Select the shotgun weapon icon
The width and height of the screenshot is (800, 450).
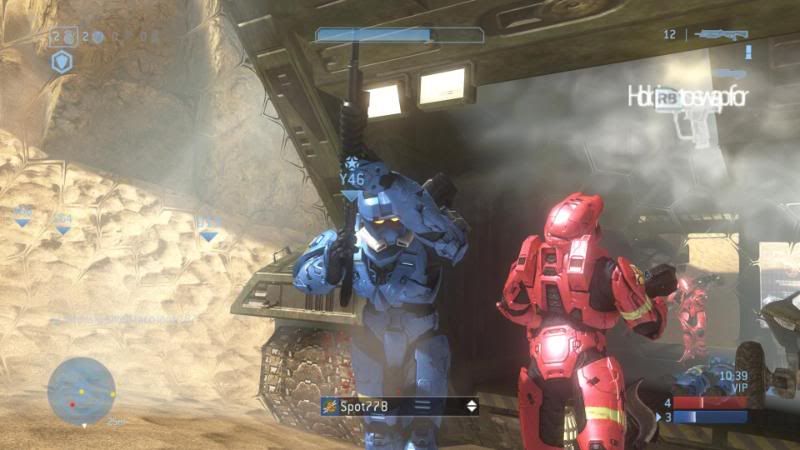[720, 34]
